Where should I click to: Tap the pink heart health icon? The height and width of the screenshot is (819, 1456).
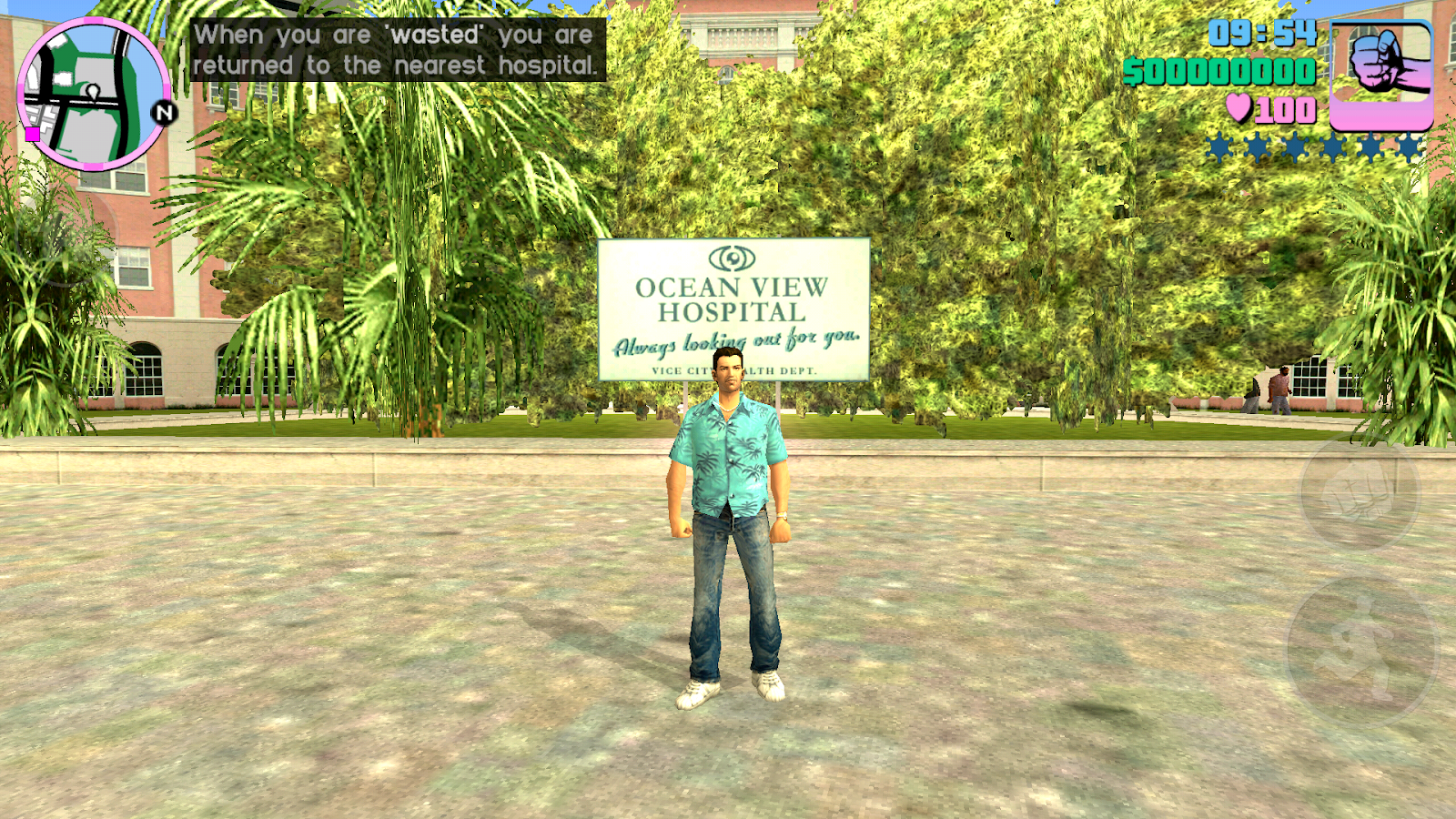[1238, 109]
